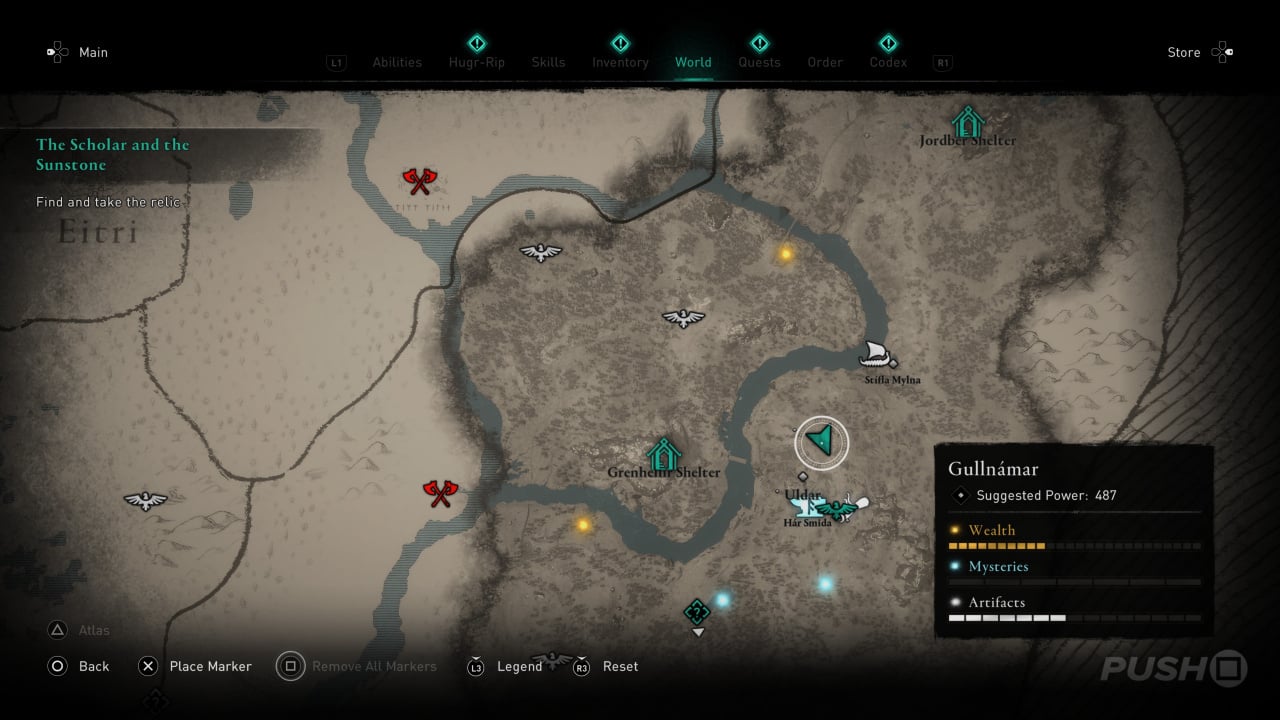The height and width of the screenshot is (720, 1280).
Task: Go to the Quests tab
Action: 759,62
